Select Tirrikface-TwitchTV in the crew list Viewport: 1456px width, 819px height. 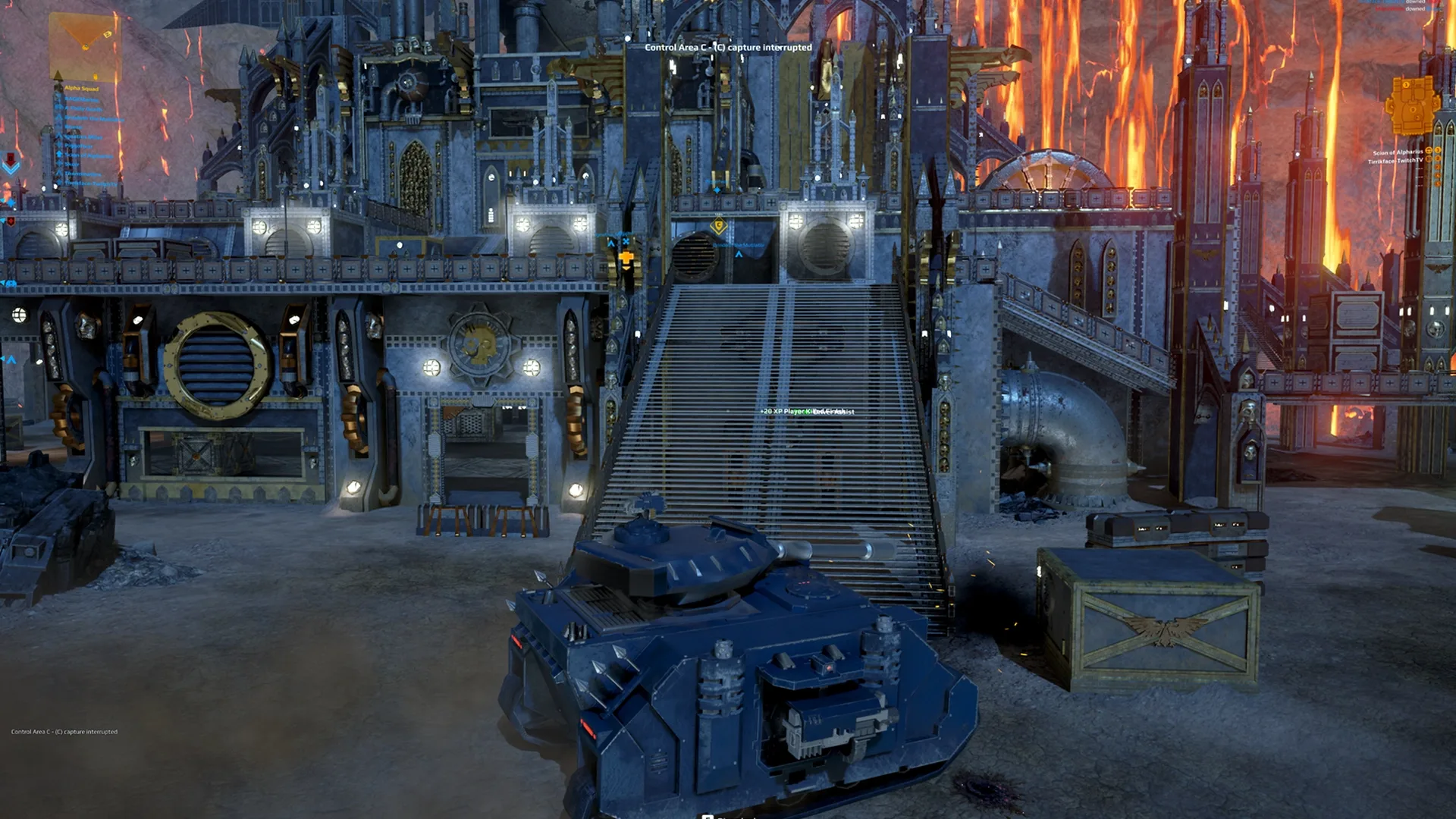1395,161
